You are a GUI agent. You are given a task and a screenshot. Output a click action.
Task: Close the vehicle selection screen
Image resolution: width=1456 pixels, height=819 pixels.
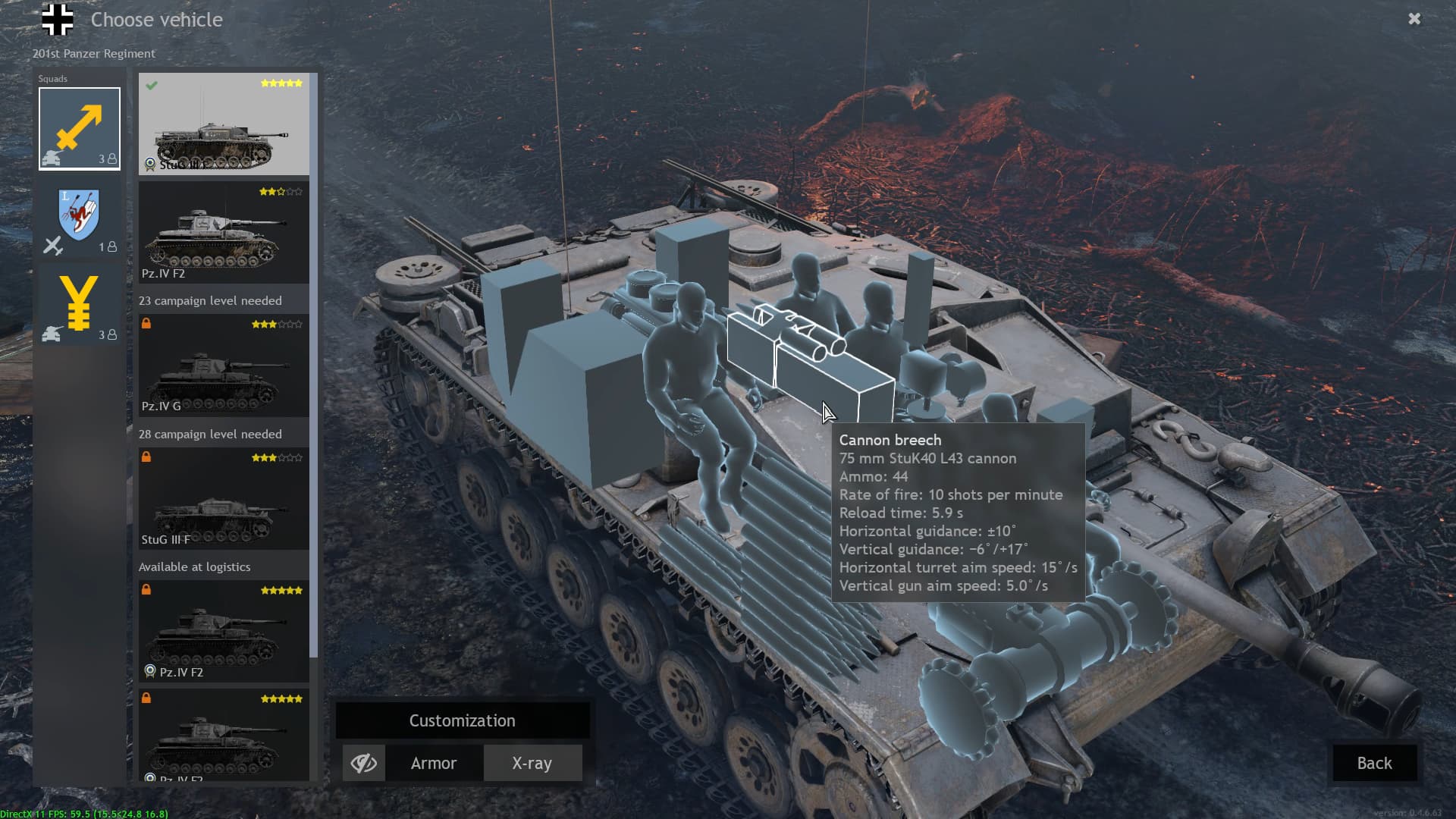click(x=1414, y=19)
